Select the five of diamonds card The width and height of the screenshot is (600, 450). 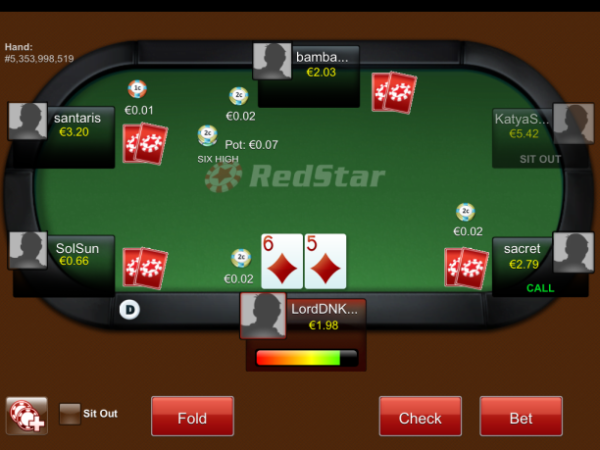[325, 262]
